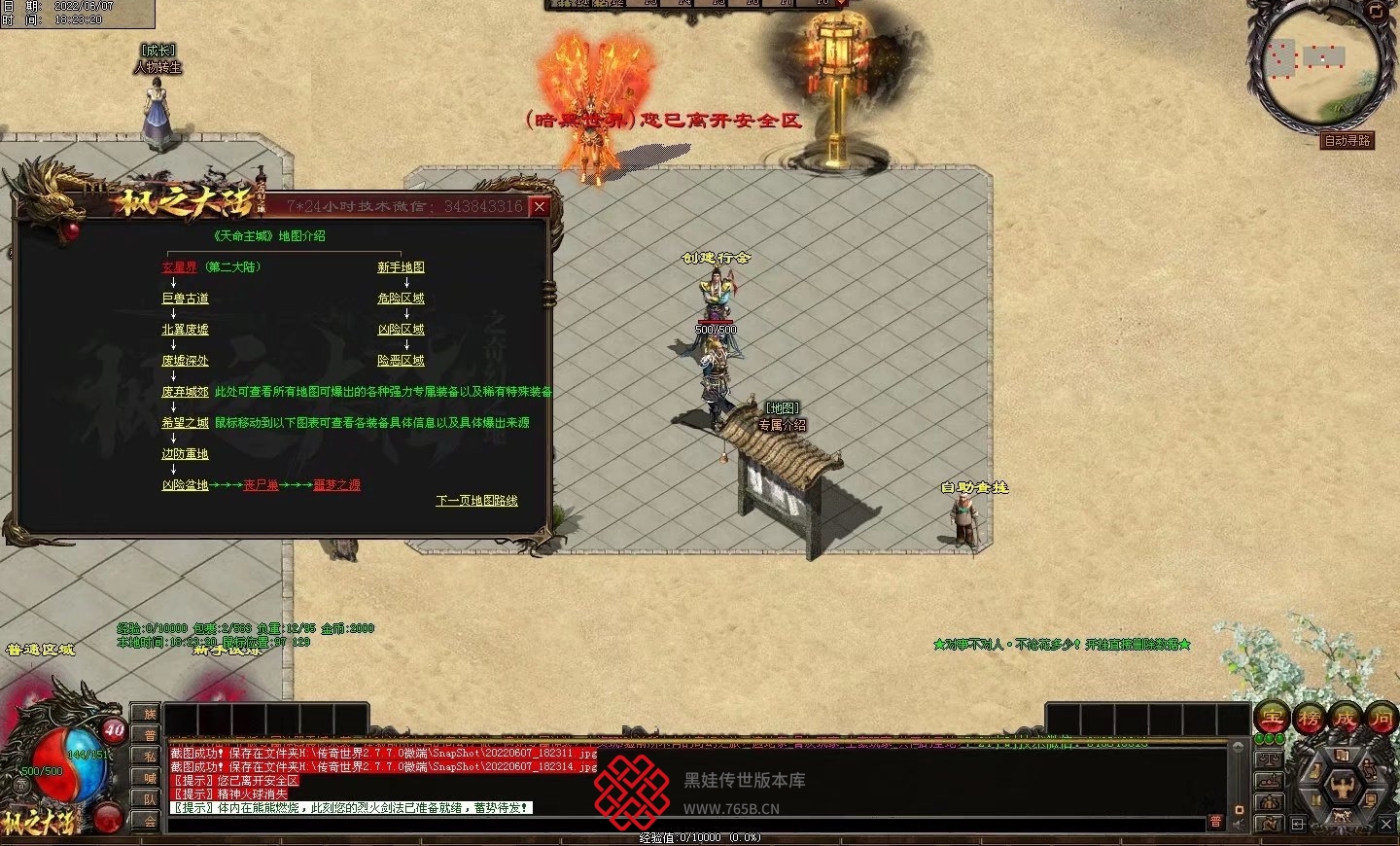The width and height of the screenshot is (1400, 846).
Task: Close the map introduction dialog
Action: coord(540,206)
